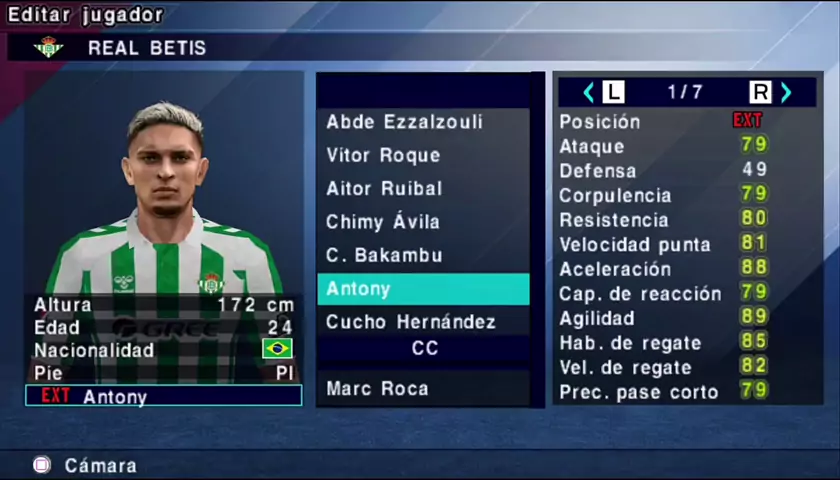This screenshot has height=480, width=840.
Task: Click the EXT Antony name box
Action: (x=163, y=396)
